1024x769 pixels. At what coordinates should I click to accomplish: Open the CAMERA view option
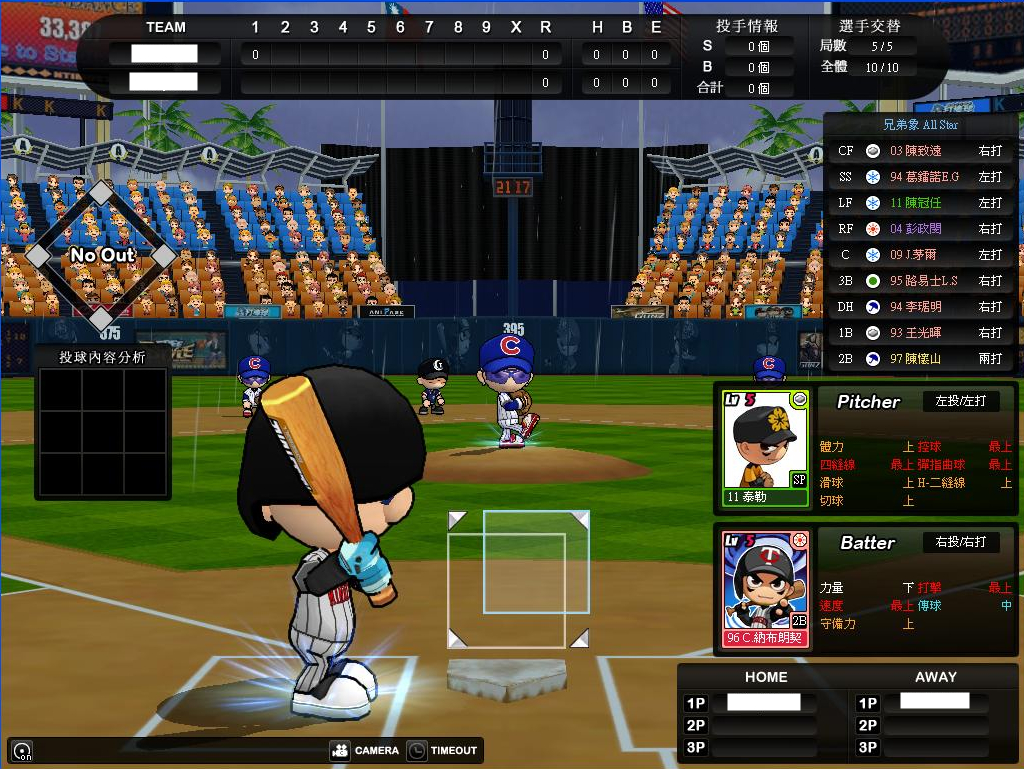click(x=364, y=750)
